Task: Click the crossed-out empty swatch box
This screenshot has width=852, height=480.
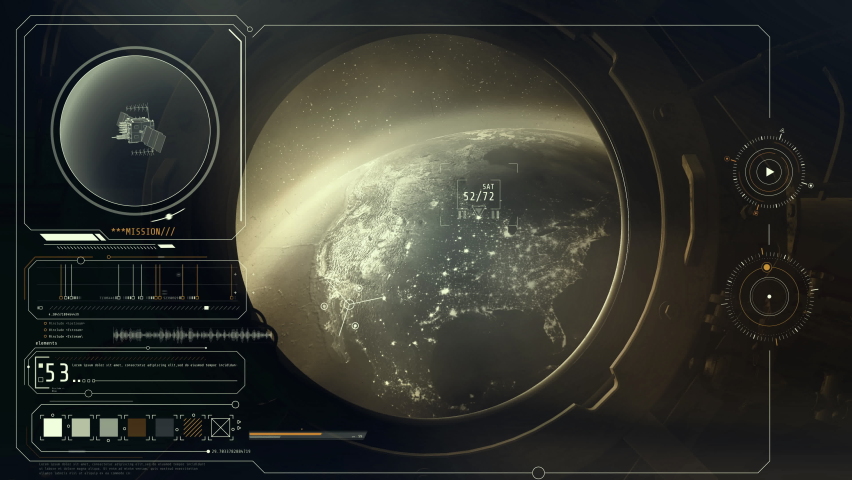Action: coord(221,428)
